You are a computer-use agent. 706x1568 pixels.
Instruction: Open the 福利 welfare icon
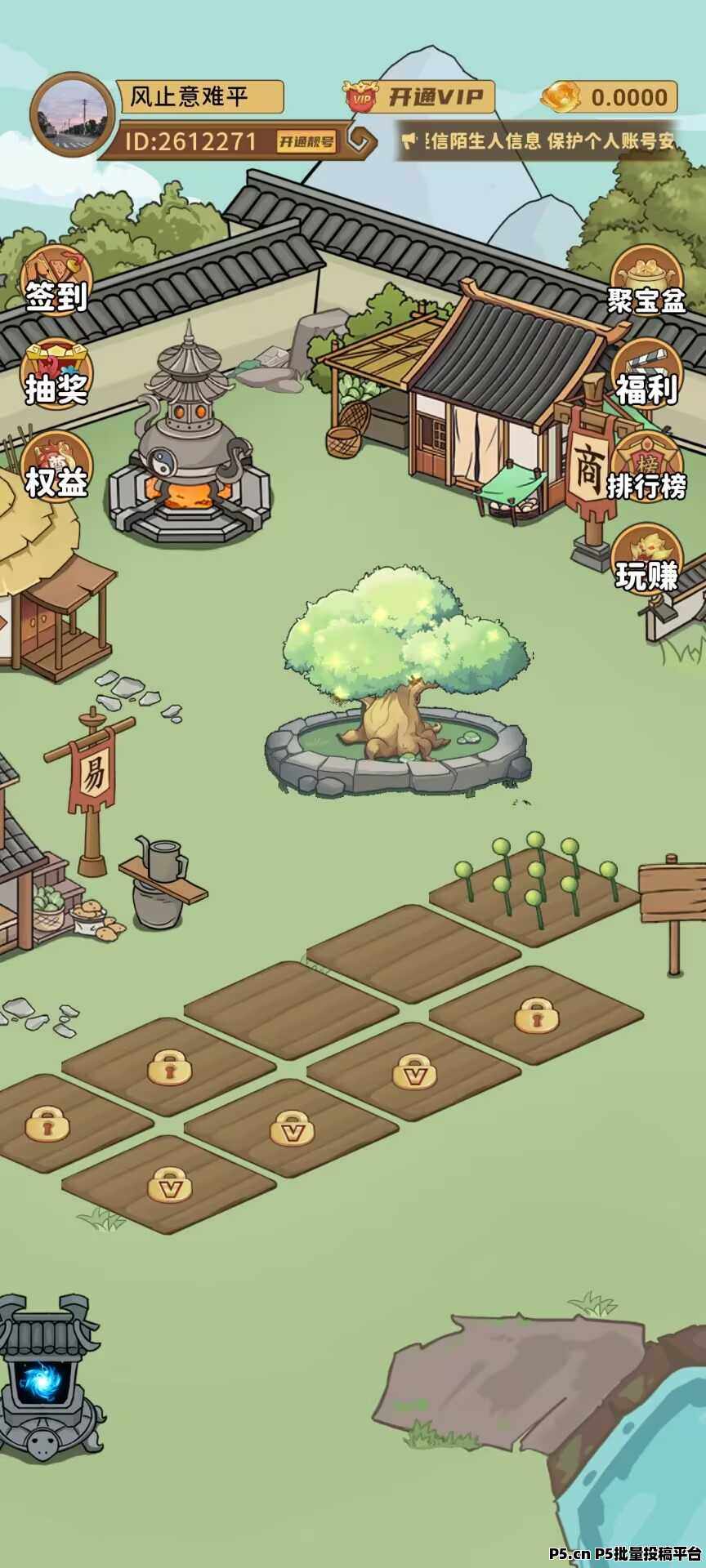pyautogui.click(x=646, y=376)
